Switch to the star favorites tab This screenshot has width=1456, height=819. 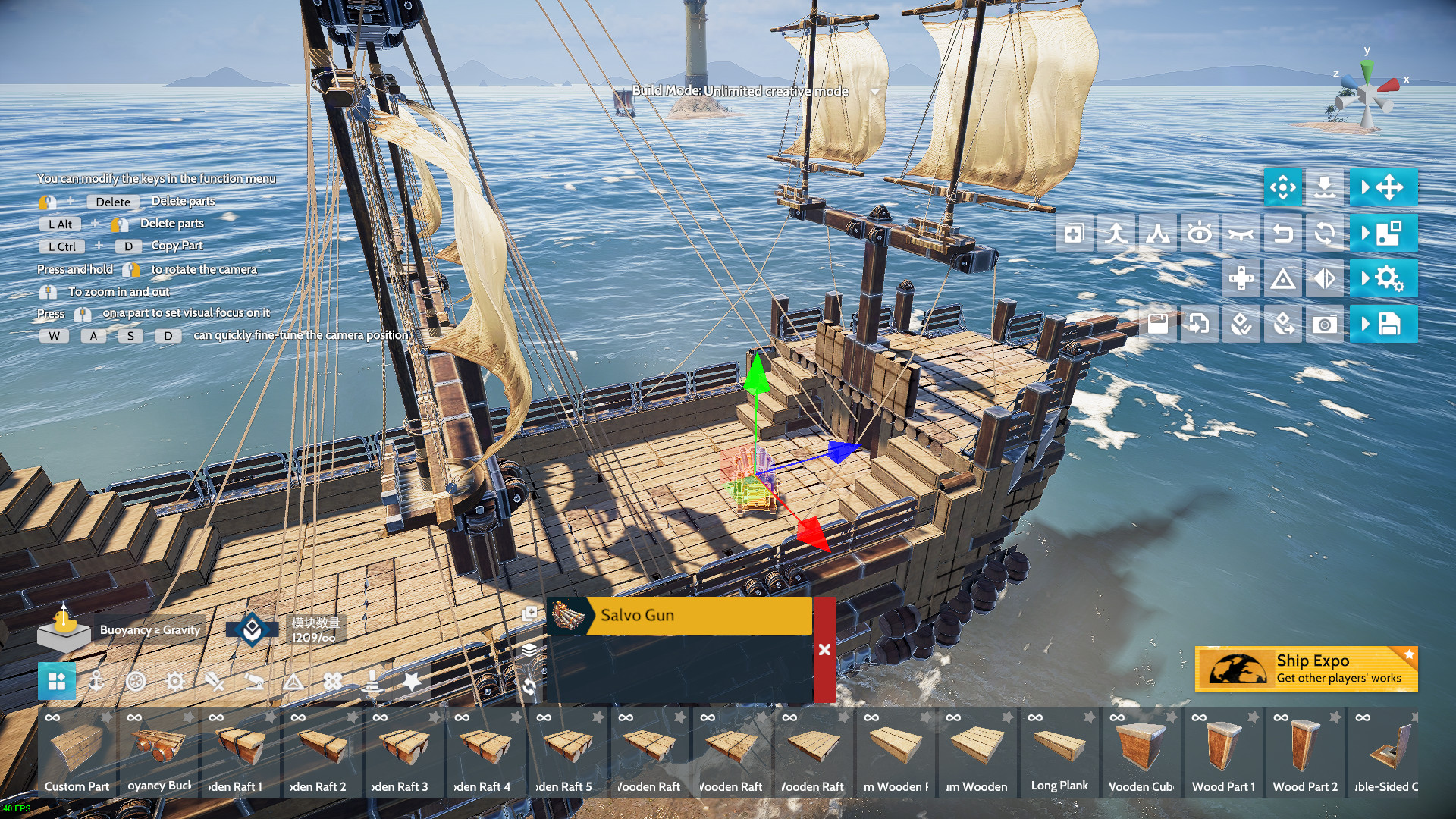tap(412, 682)
